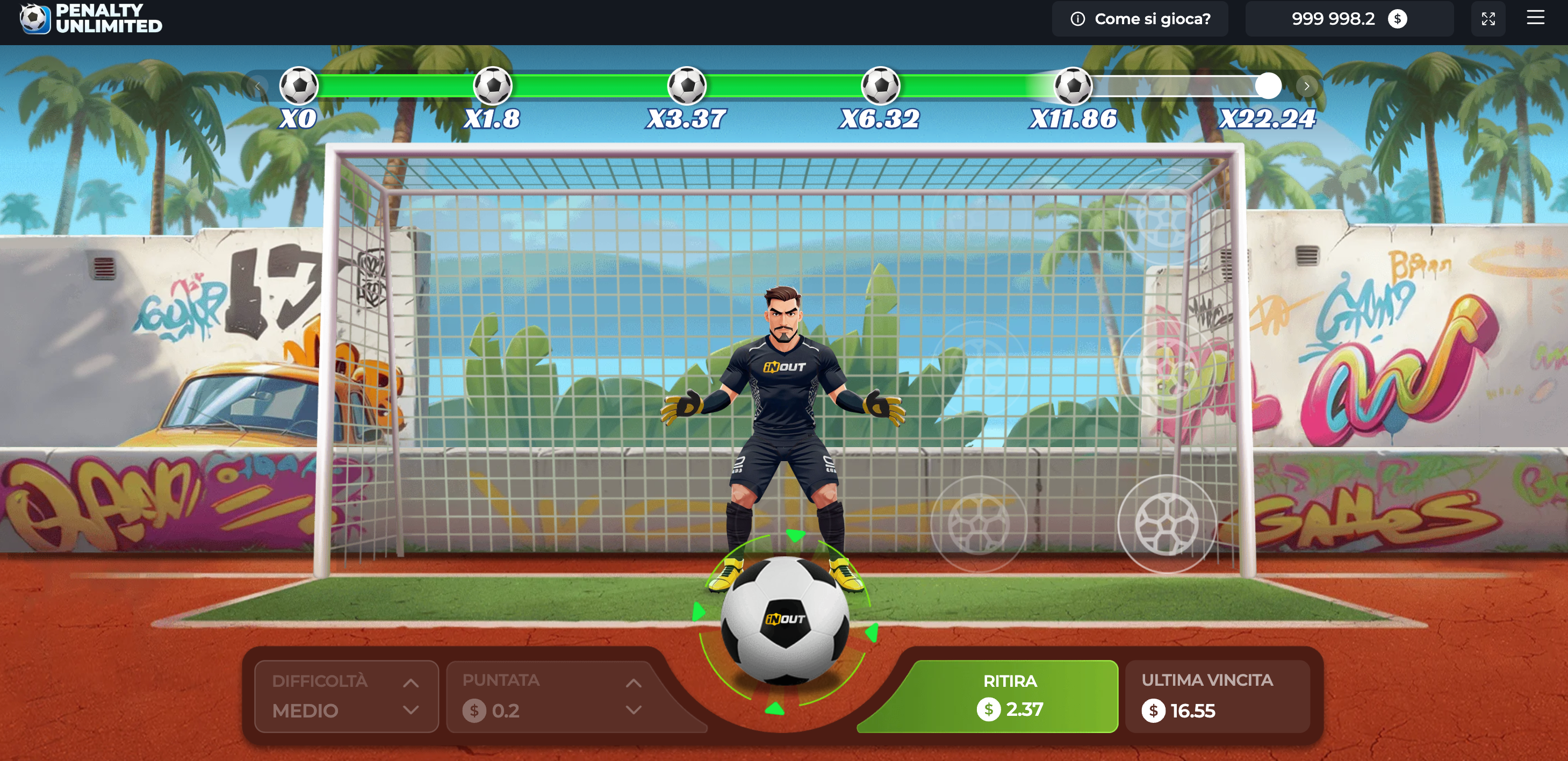The image size is (1568, 761).
Task: Click the dollar currency icon beside the balance
Action: [1398, 19]
